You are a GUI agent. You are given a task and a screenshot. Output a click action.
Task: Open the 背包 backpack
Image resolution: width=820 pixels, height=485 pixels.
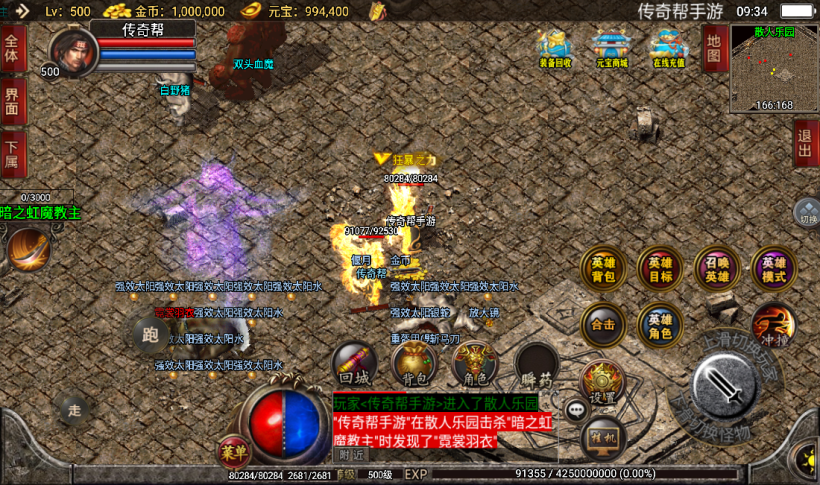(x=413, y=364)
